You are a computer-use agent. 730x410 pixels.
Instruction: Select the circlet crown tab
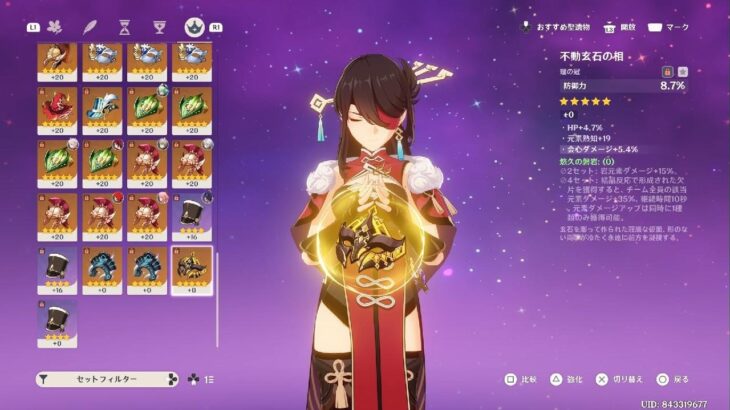pos(192,27)
